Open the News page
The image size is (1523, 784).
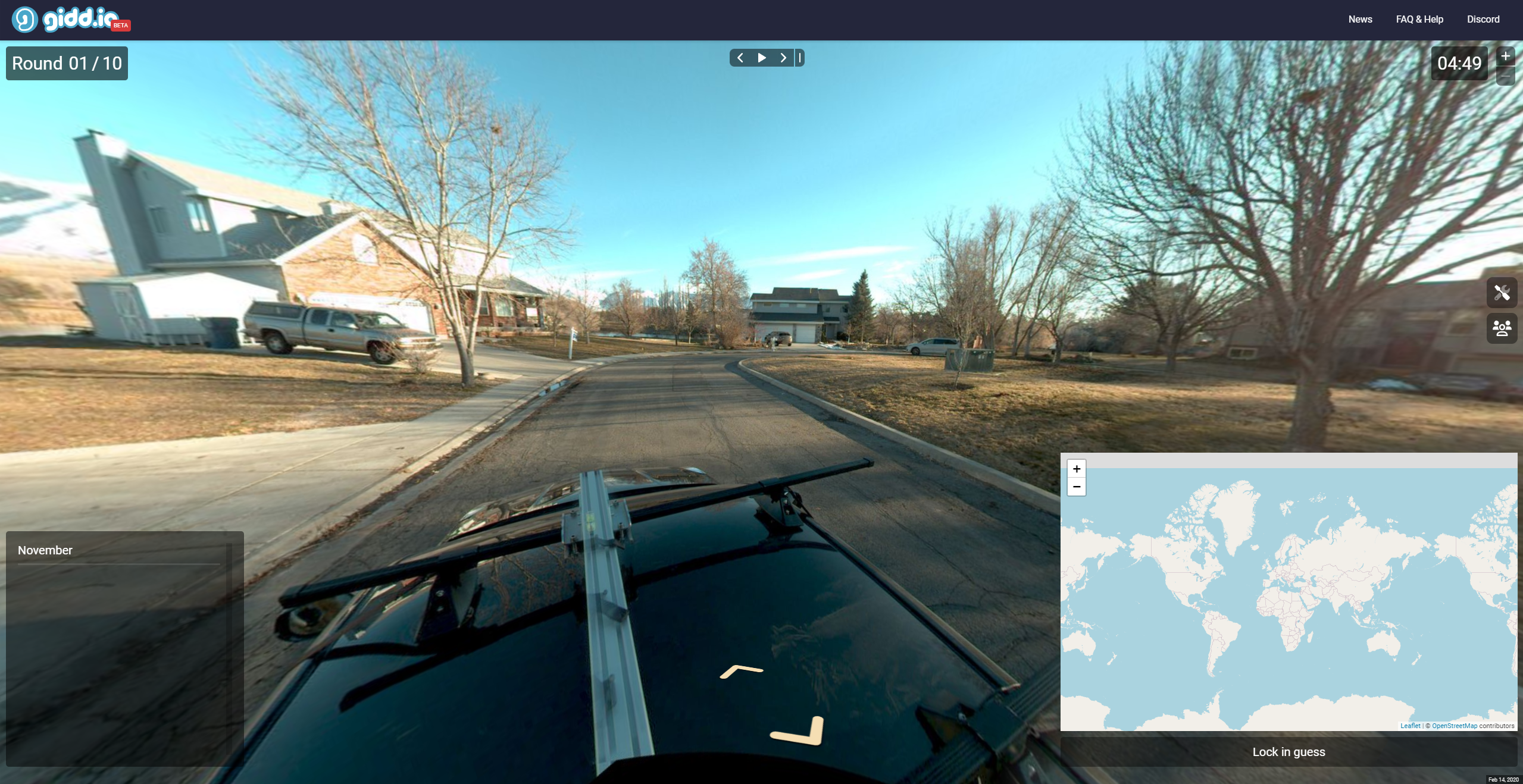point(1360,20)
